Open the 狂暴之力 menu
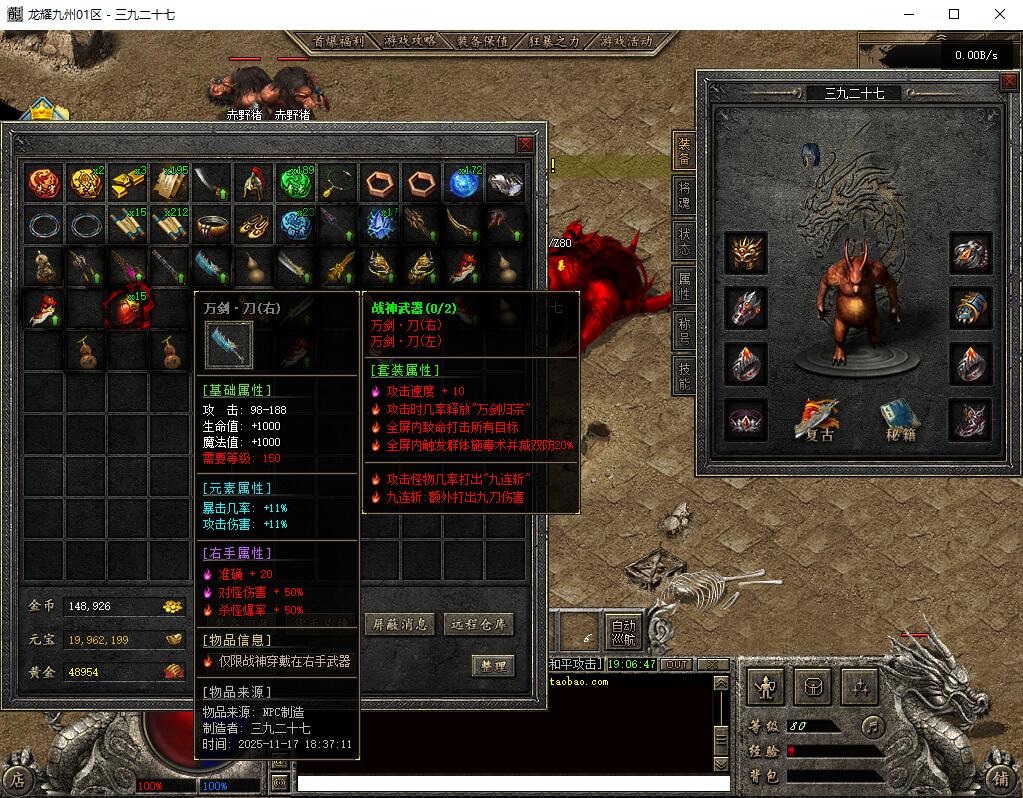This screenshot has height=798, width=1023. pos(554,42)
